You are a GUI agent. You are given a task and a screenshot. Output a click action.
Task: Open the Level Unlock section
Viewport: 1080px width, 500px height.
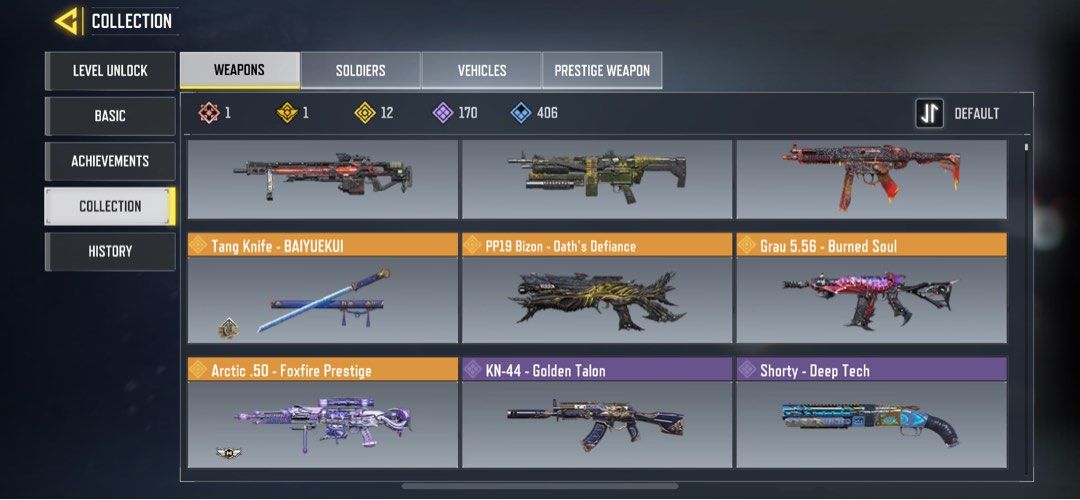pos(110,71)
